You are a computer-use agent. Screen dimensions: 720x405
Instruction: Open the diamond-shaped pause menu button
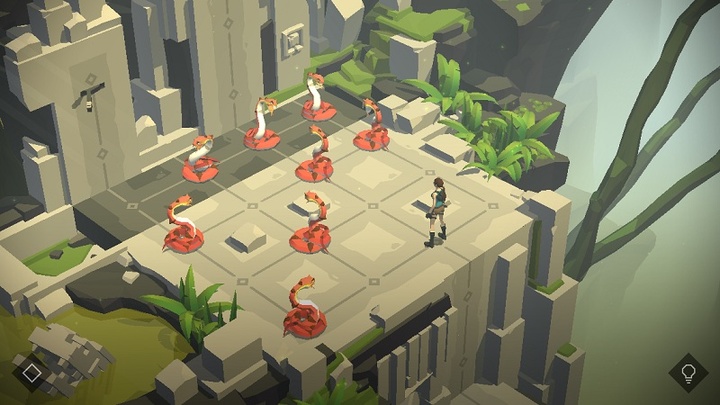[x=32, y=373]
